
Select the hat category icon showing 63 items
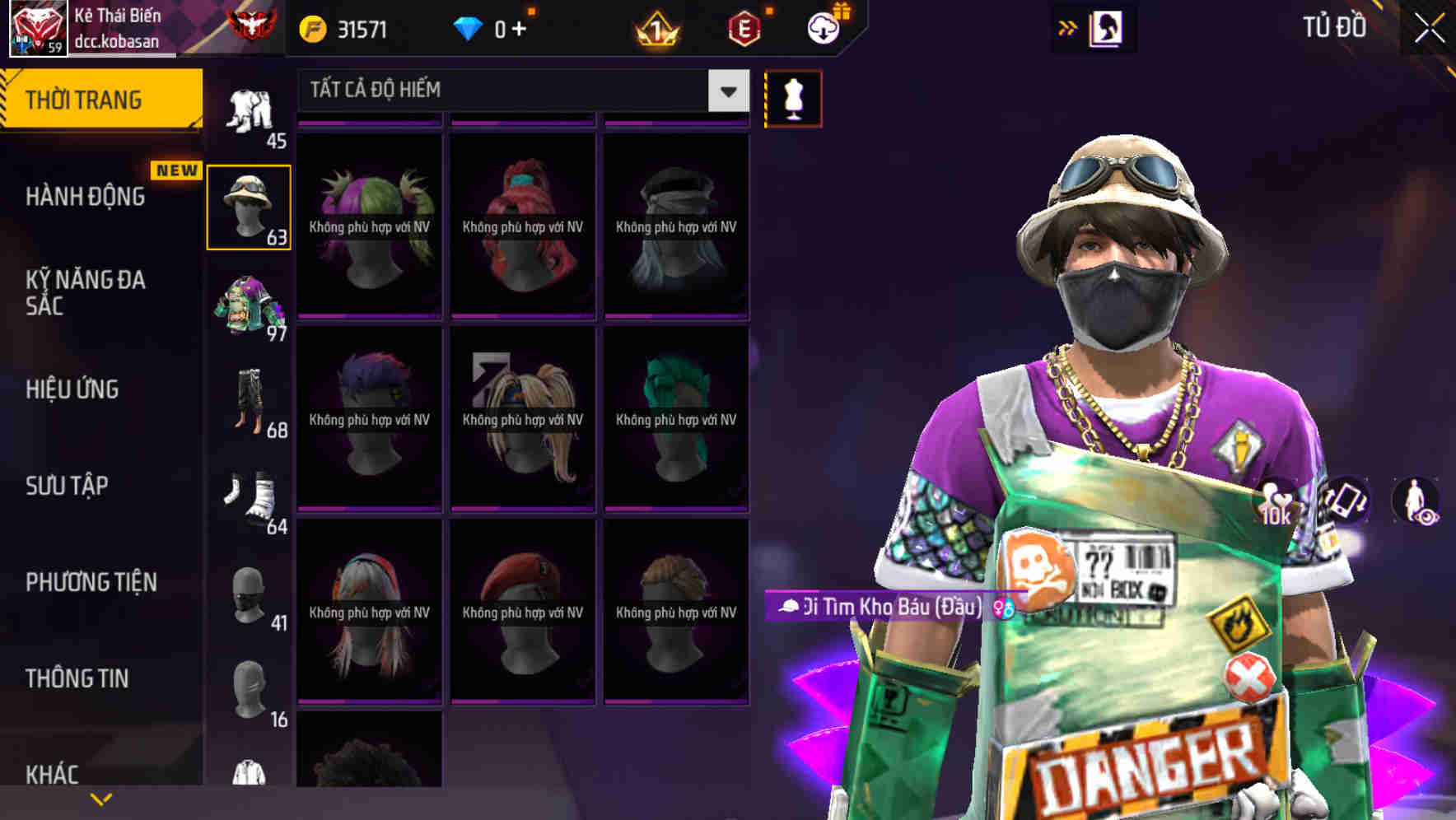click(x=250, y=206)
